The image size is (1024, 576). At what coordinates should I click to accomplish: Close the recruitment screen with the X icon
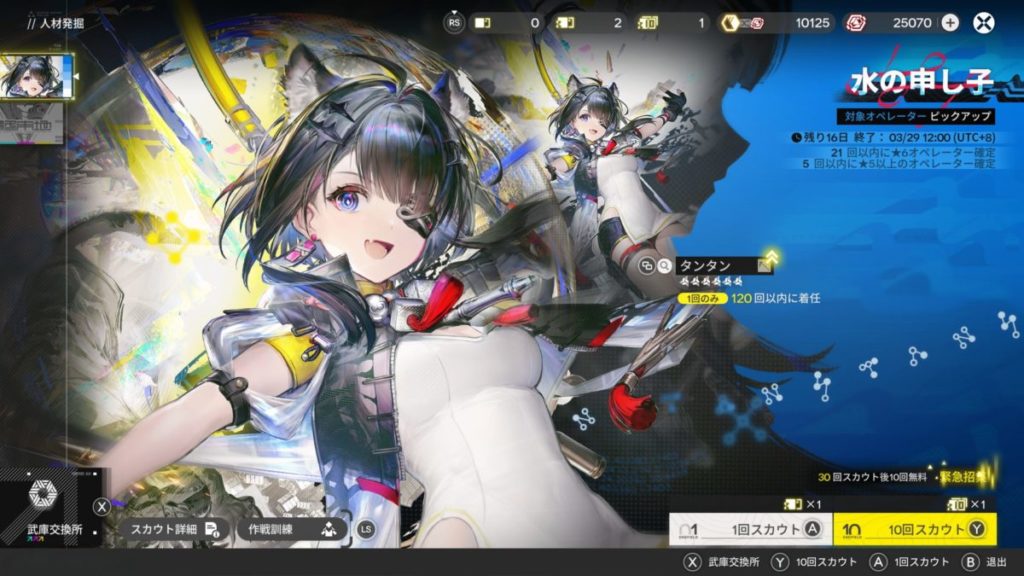tap(985, 22)
